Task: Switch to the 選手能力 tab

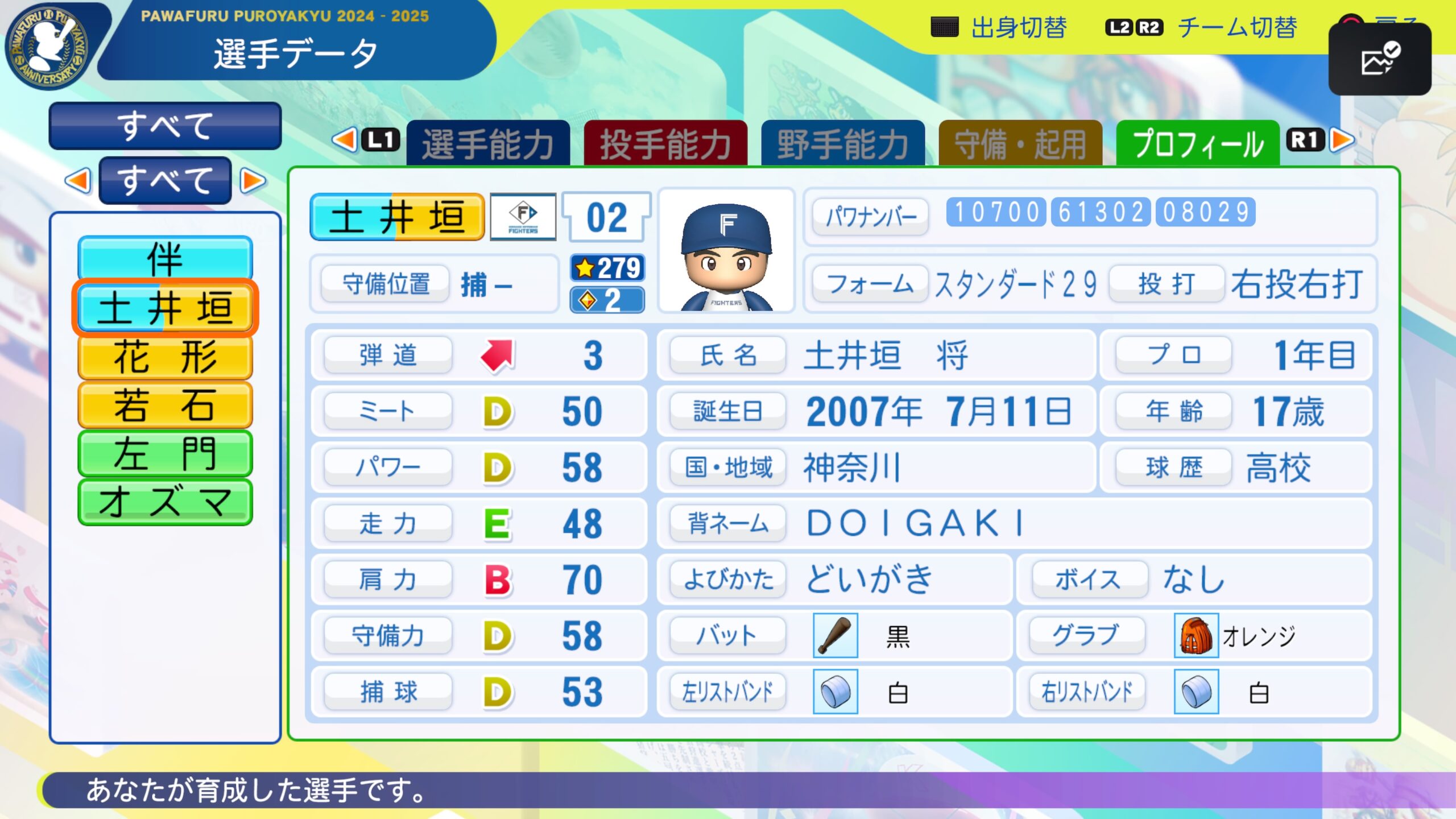Action: (488, 143)
